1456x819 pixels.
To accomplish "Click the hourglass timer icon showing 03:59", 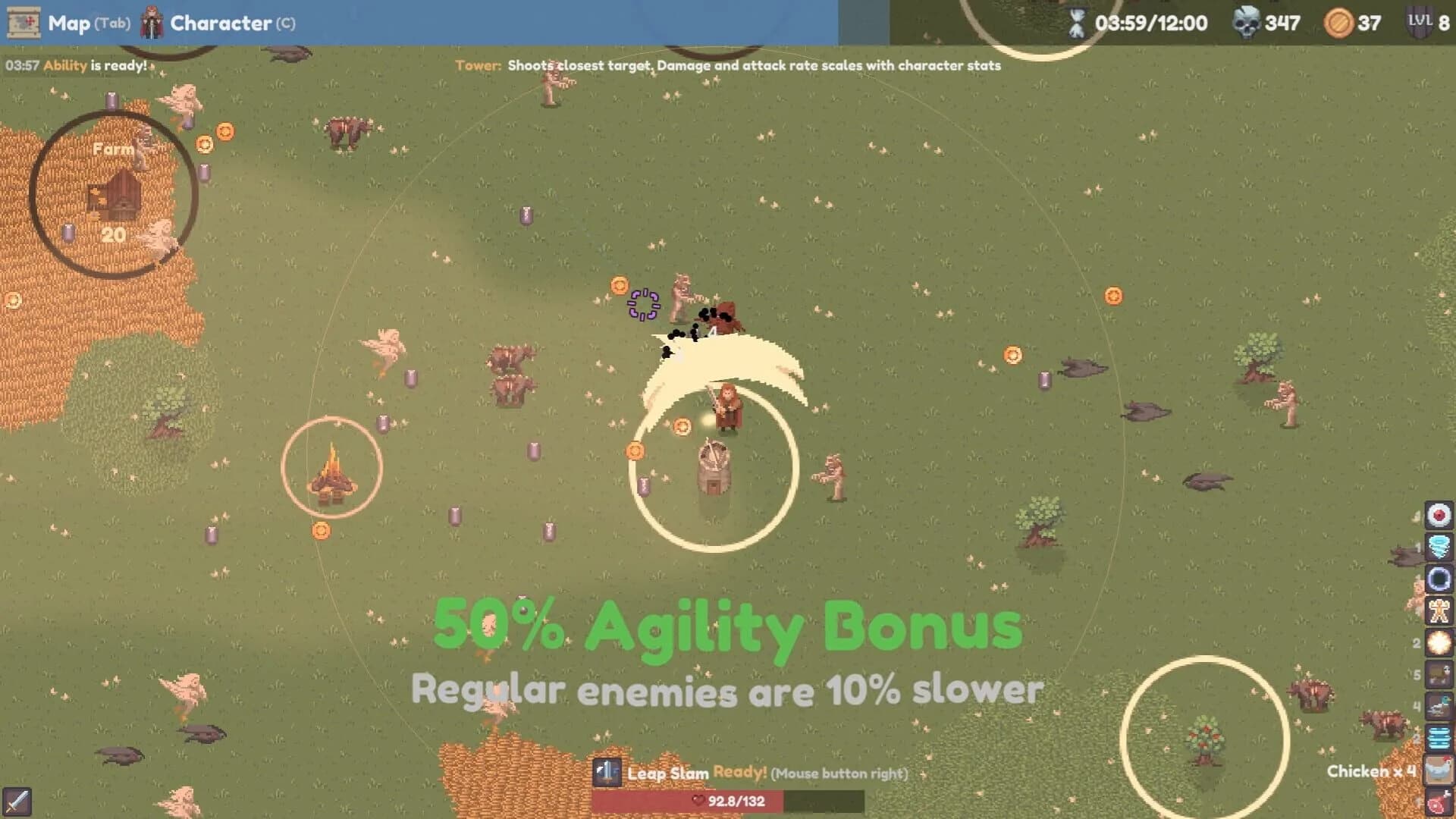I will (x=1076, y=24).
